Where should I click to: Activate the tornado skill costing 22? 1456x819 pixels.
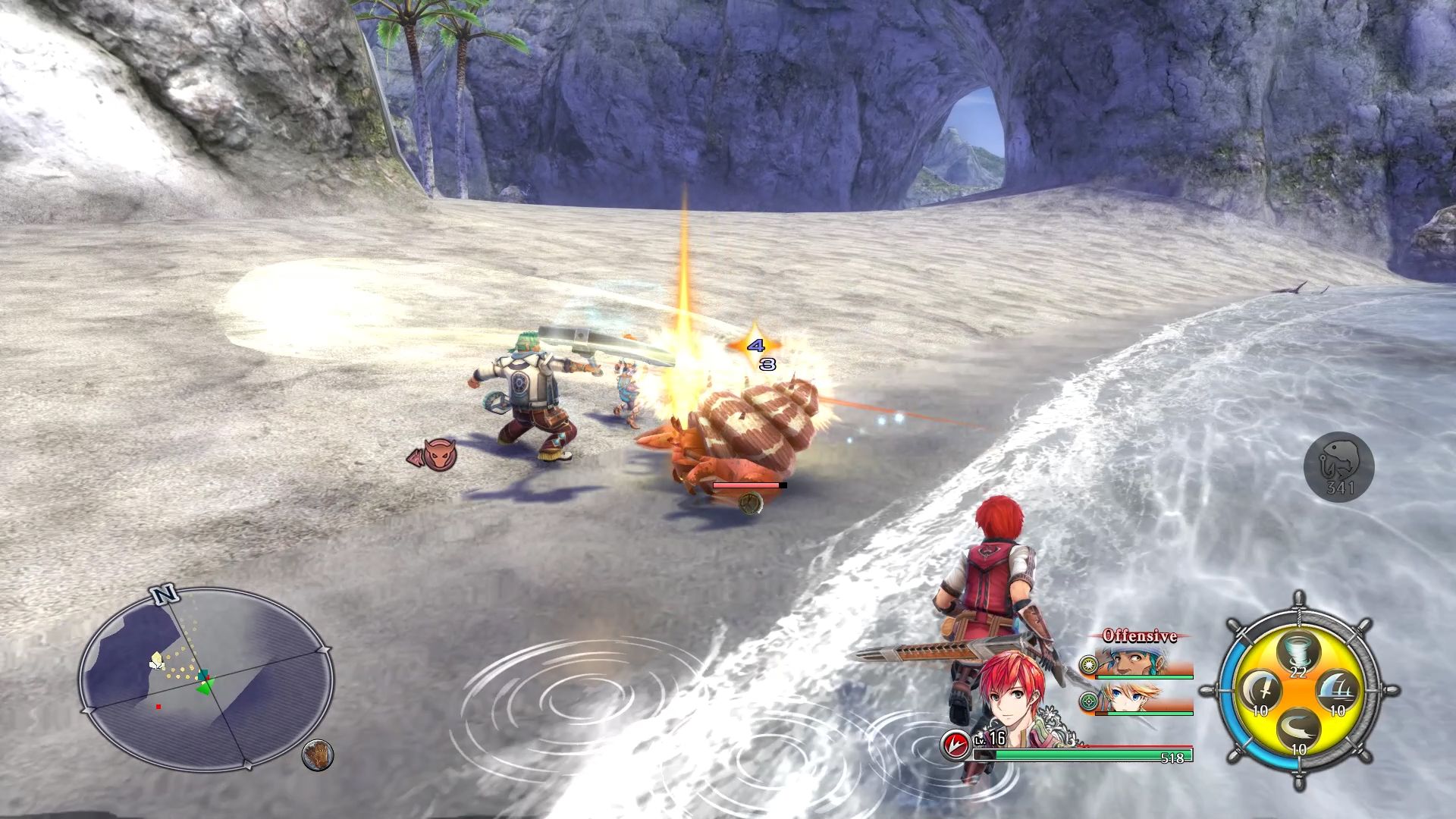click(1298, 654)
